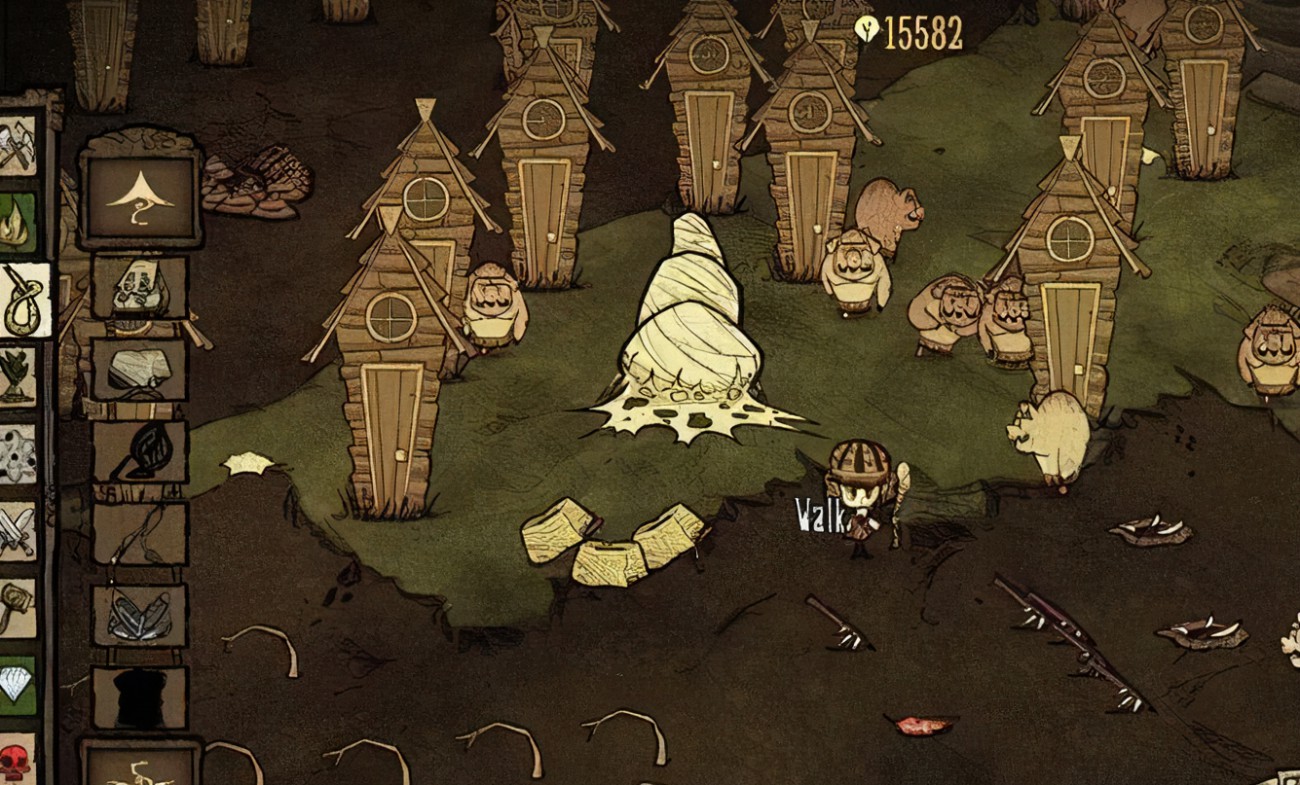
Task: Select the rope-knot Survival crafting tab
Action: [x=22, y=300]
